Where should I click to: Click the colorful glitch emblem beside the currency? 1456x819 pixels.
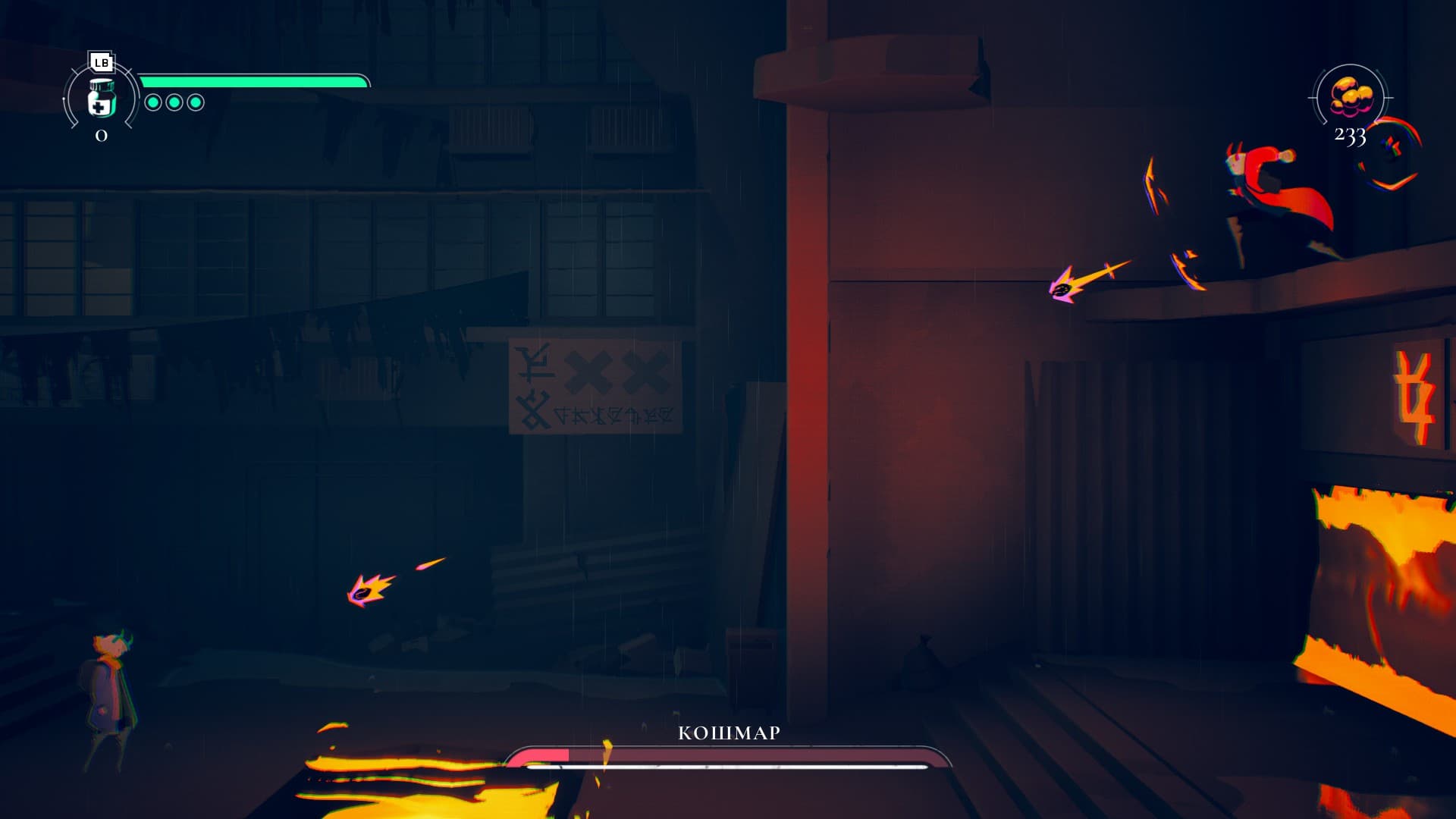(1392, 144)
